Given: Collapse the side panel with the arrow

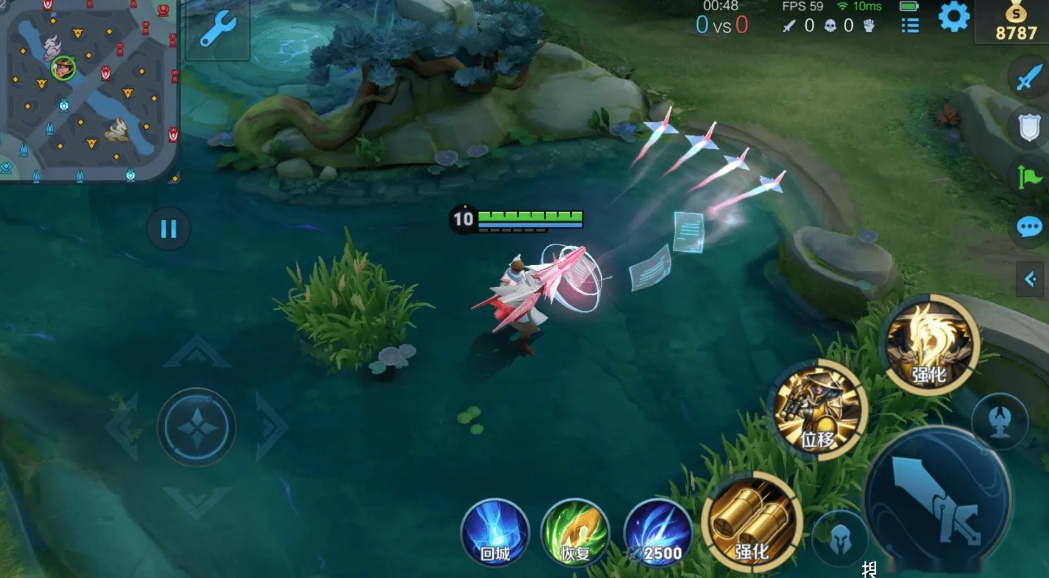Looking at the screenshot, I should click(x=1030, y=280).
